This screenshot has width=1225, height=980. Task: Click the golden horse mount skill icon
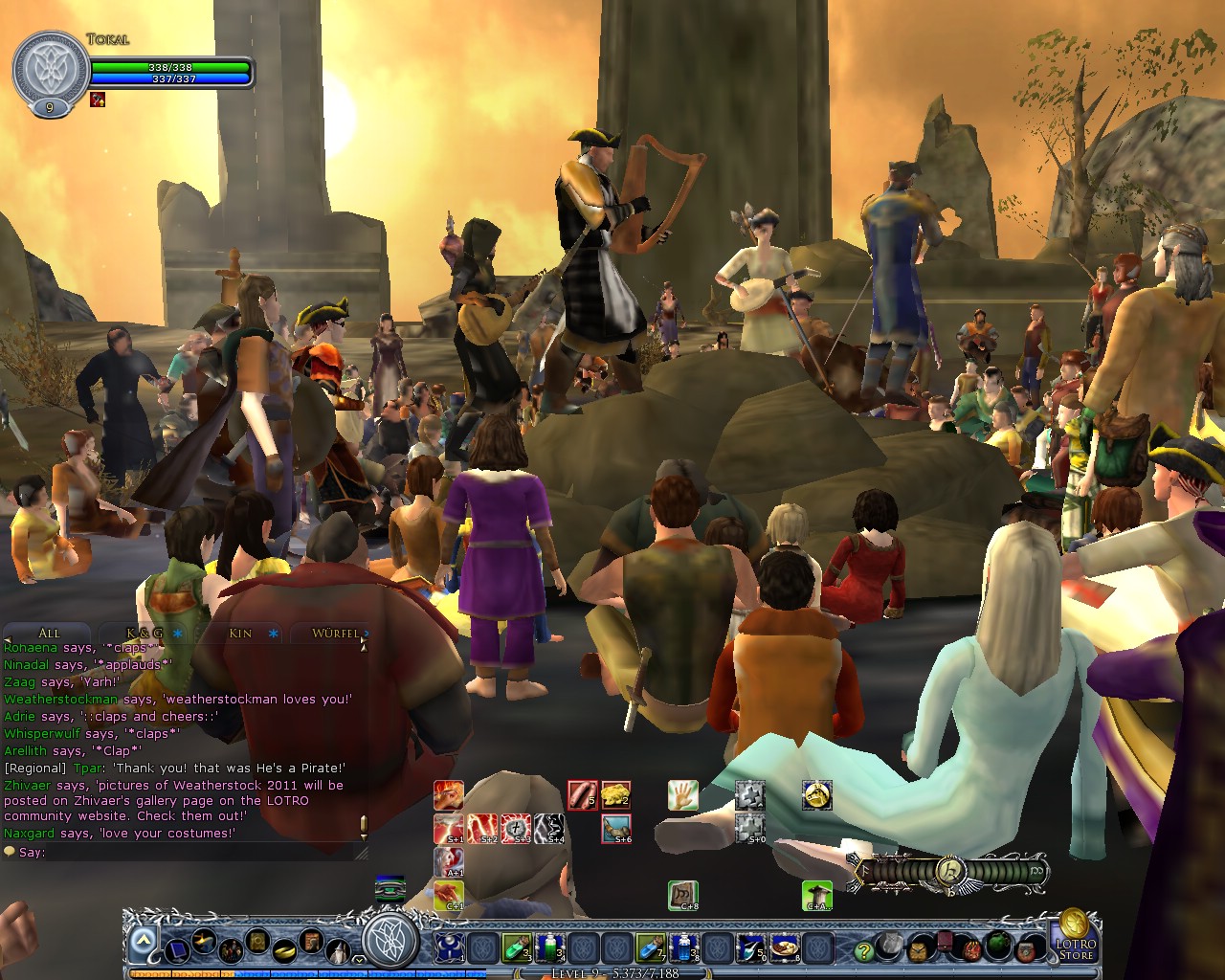(x=815, y=797)
